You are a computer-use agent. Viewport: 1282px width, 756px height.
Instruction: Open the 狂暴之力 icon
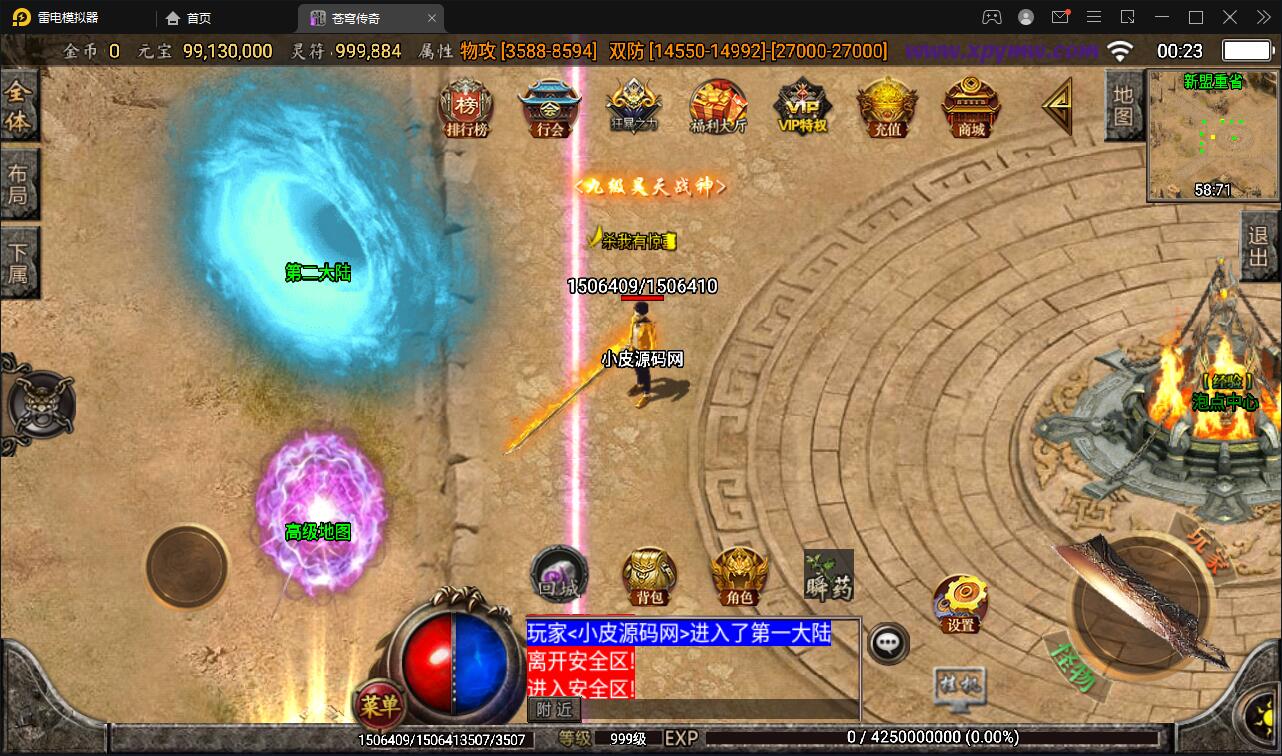pos(633,106)
